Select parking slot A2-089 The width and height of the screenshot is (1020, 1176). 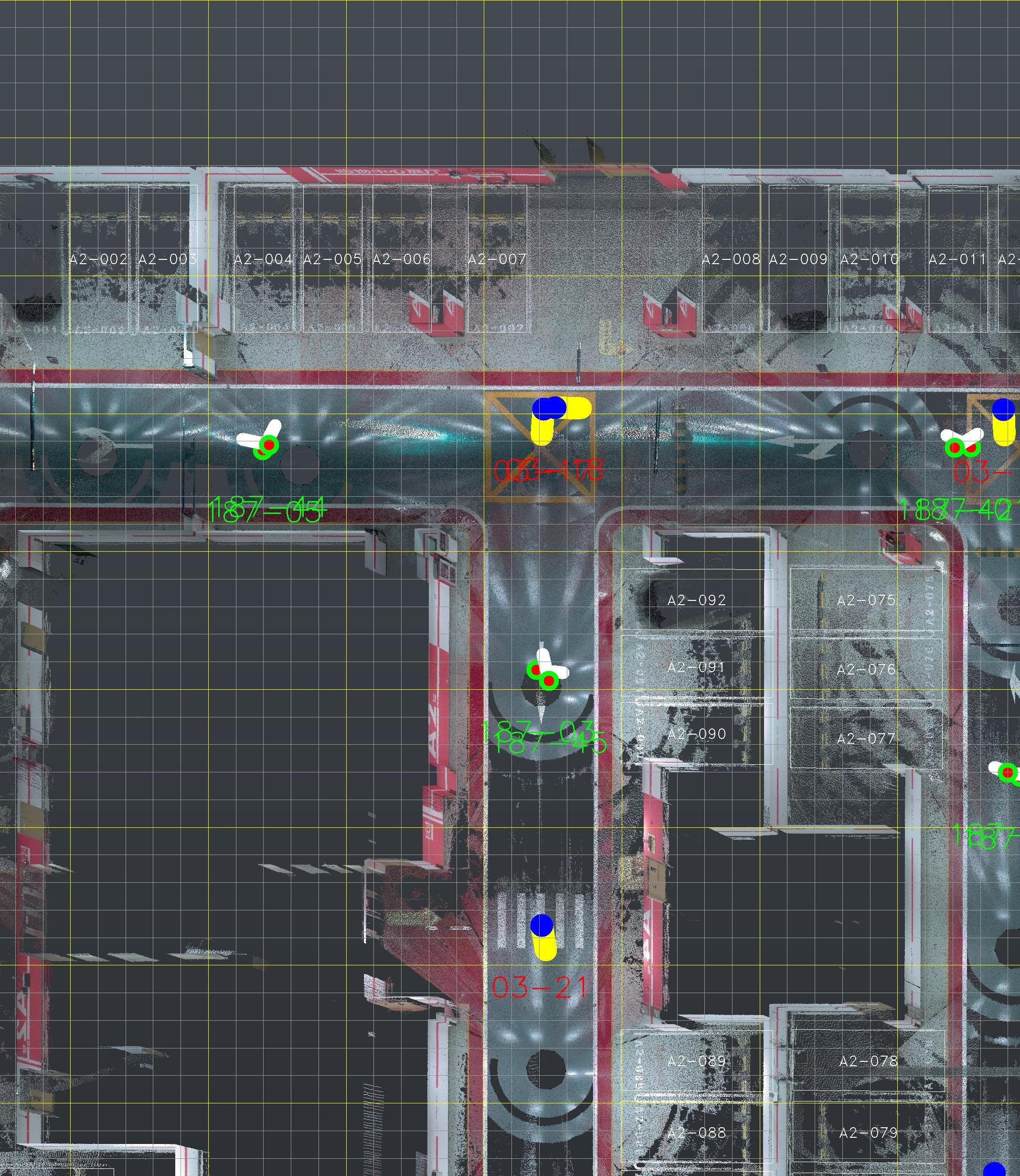click(696, 1061)
